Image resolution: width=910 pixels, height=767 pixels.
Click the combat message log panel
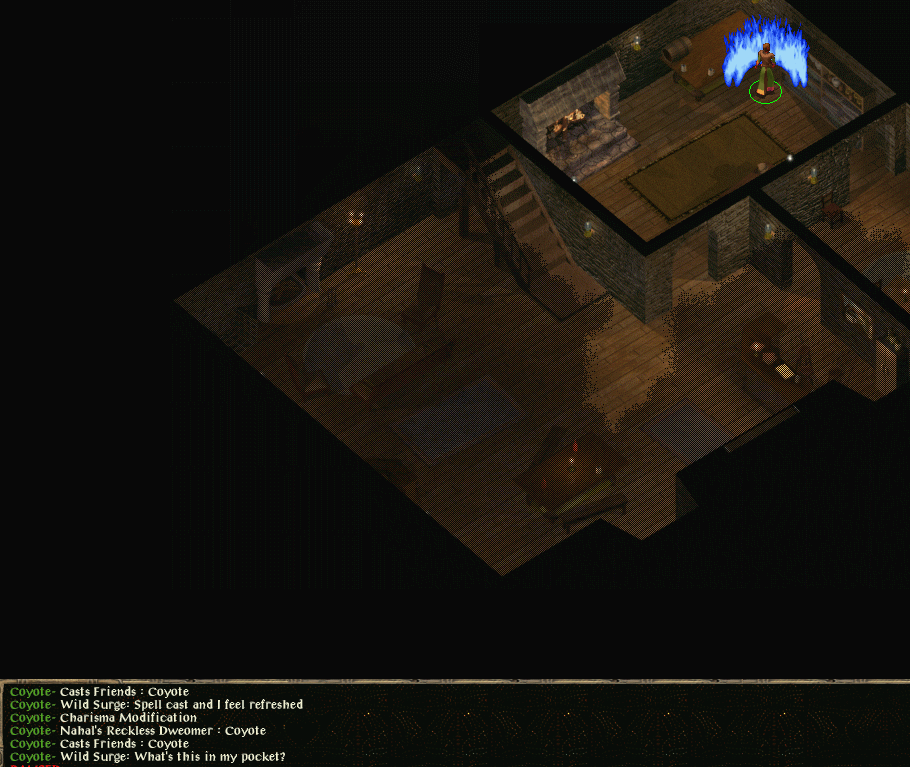tap(455, 724)
